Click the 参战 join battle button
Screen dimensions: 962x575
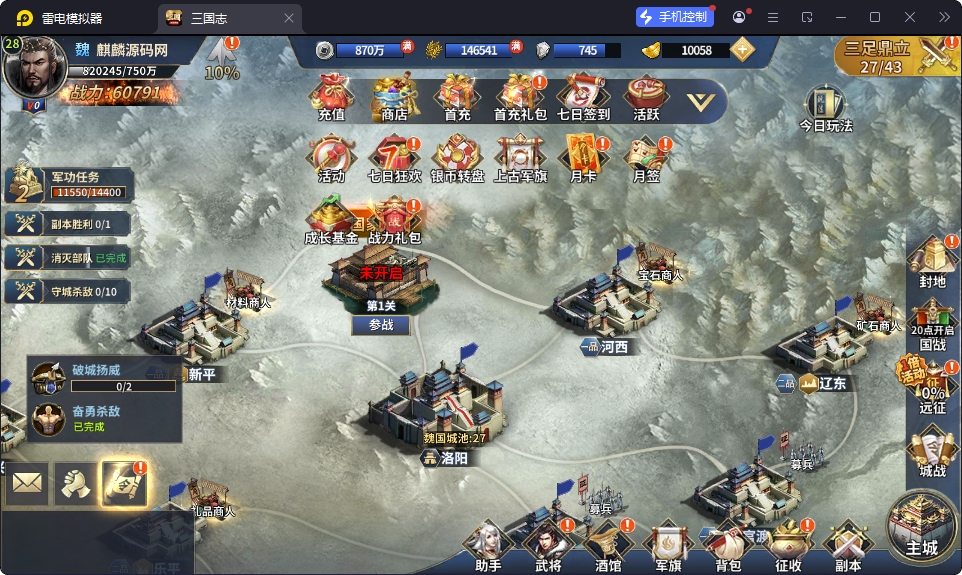tap(381, 325)
